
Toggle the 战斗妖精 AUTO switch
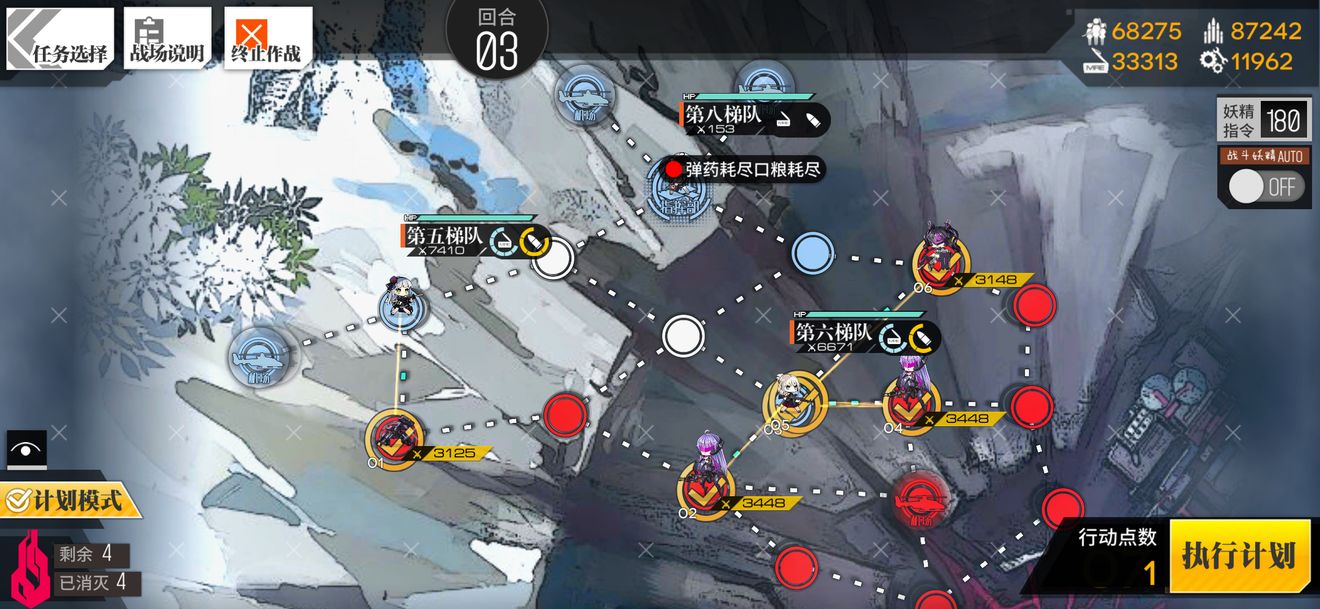click(x=1267, y=186)
